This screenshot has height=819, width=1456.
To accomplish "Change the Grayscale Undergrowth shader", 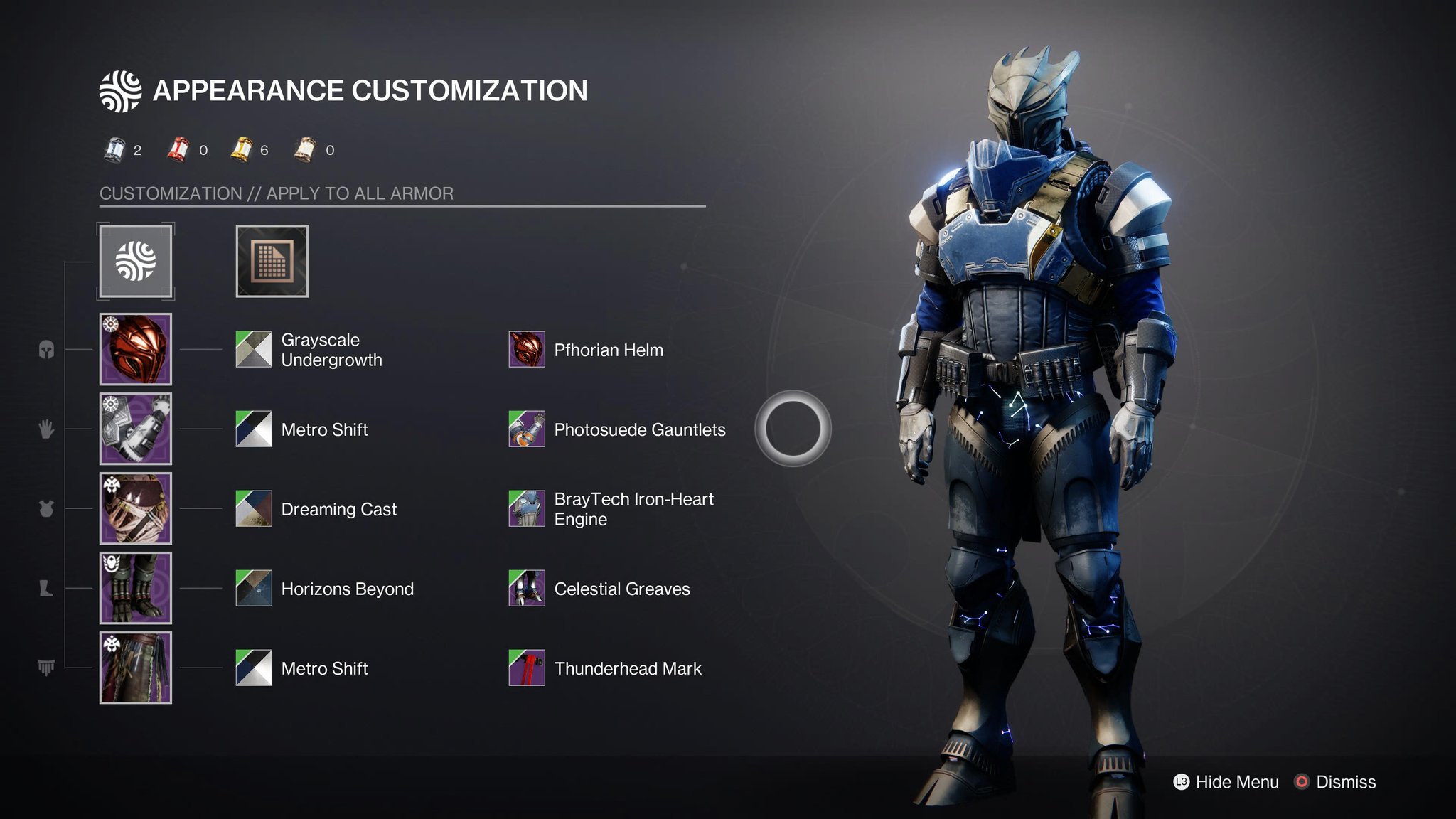I will click(254, 349).
